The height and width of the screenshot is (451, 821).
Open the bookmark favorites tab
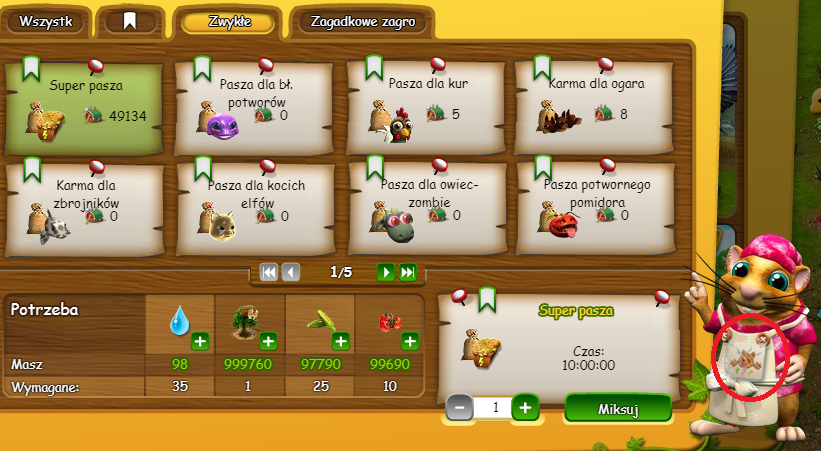coord(130,21)
